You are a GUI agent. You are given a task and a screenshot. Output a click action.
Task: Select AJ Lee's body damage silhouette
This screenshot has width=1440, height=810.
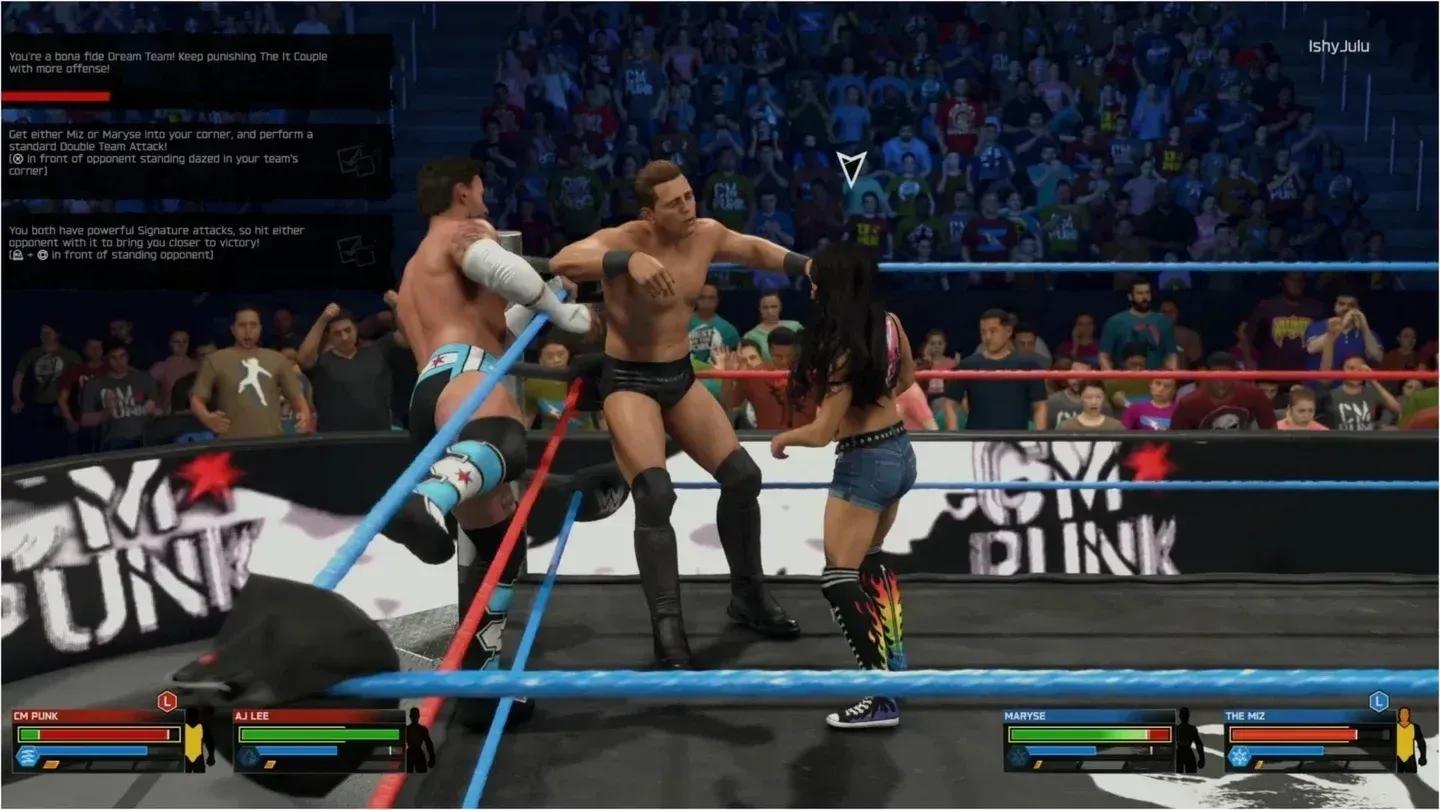[419, 740]
